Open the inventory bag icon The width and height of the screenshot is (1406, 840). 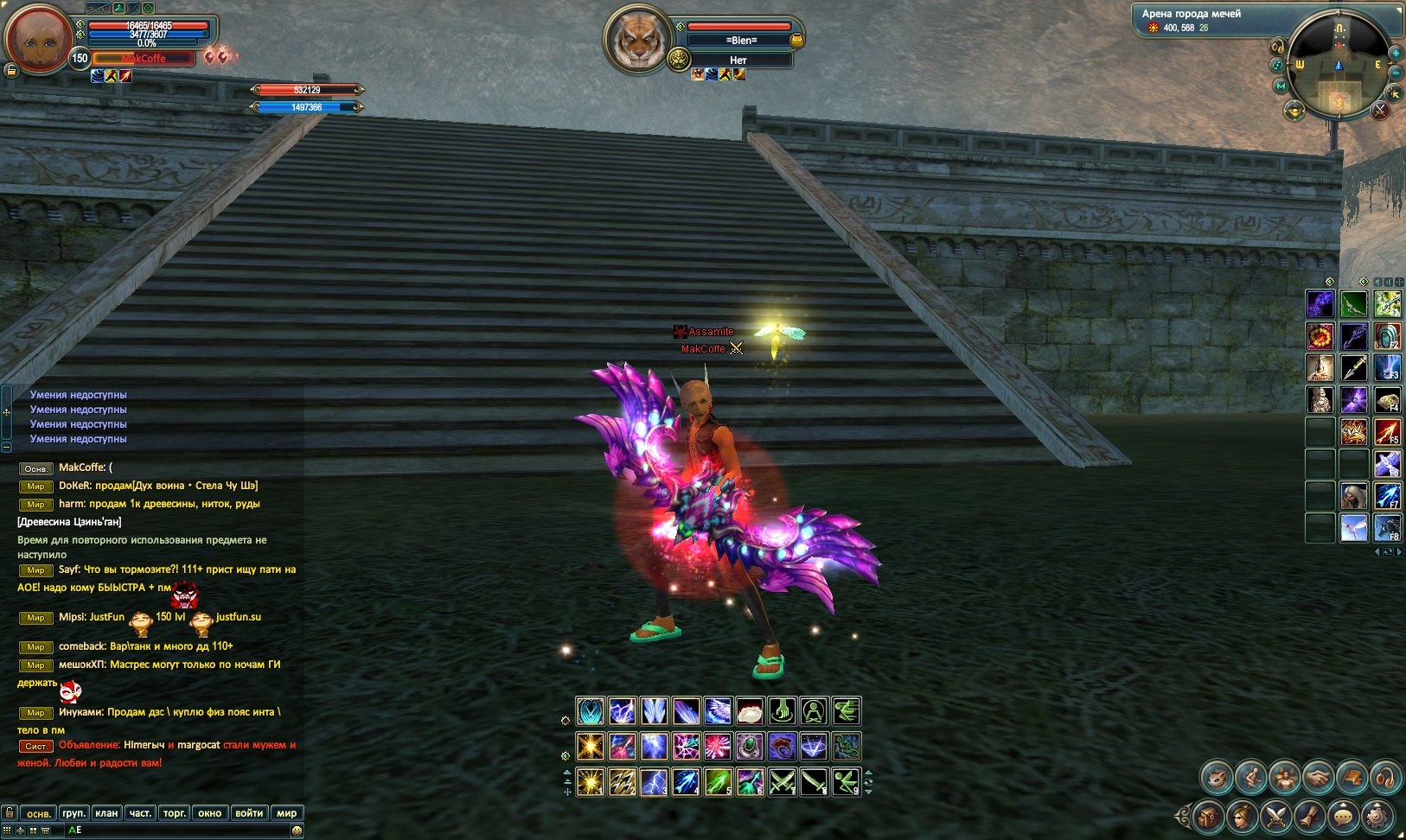(1208, 815)
